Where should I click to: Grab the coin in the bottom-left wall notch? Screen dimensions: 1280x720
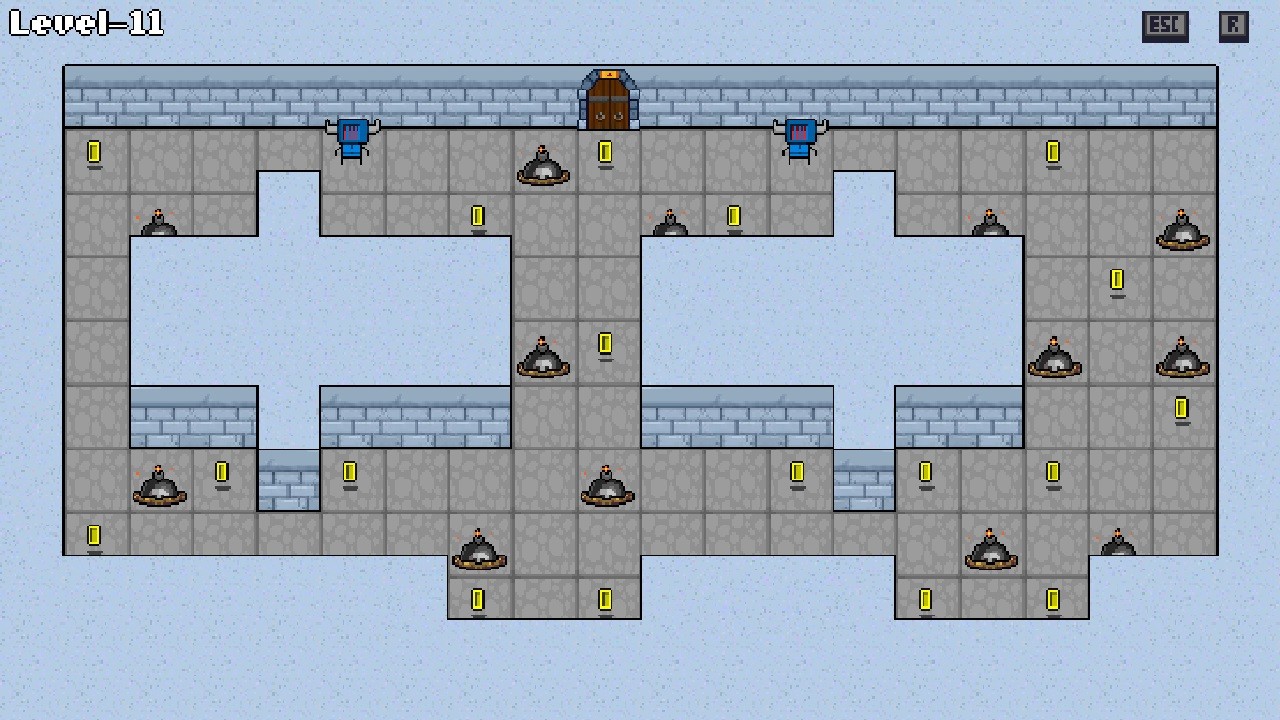click(95, 535)
